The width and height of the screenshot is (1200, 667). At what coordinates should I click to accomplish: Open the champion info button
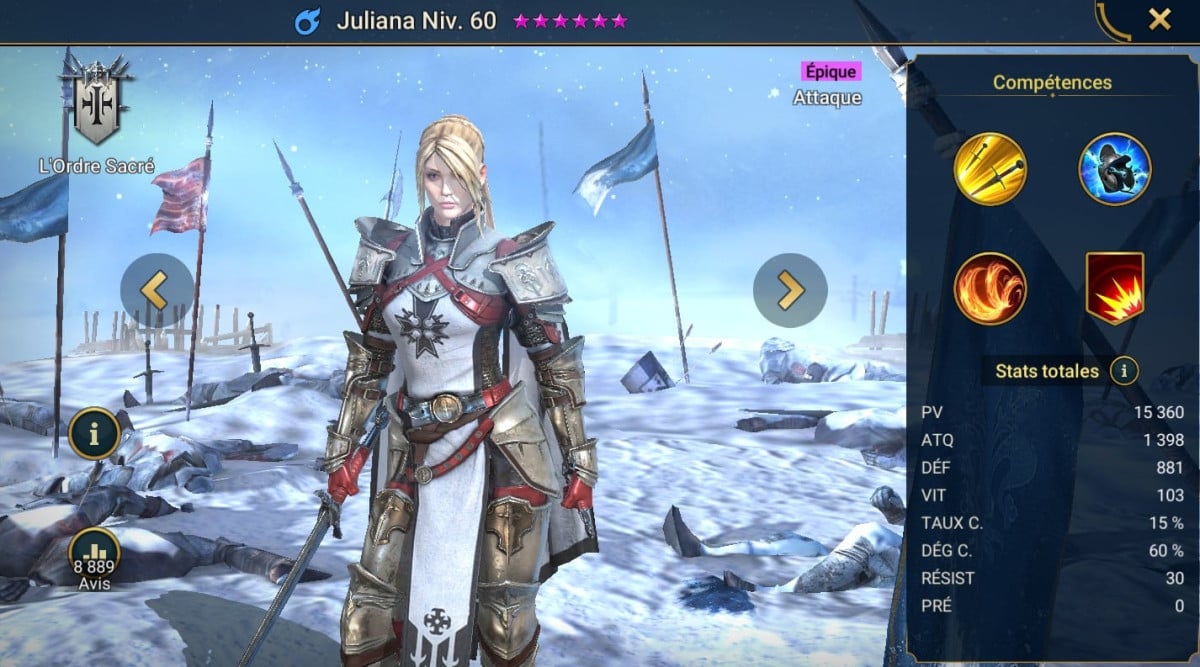coord(95,433)
